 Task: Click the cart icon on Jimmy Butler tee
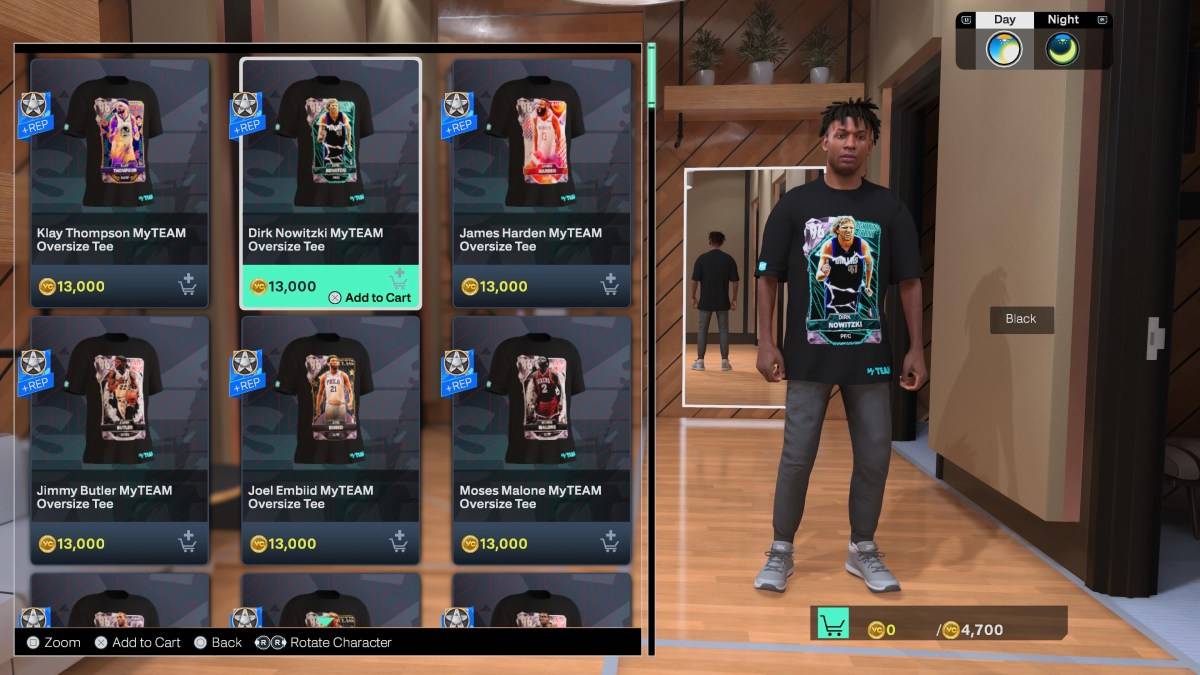coord(187,543)
